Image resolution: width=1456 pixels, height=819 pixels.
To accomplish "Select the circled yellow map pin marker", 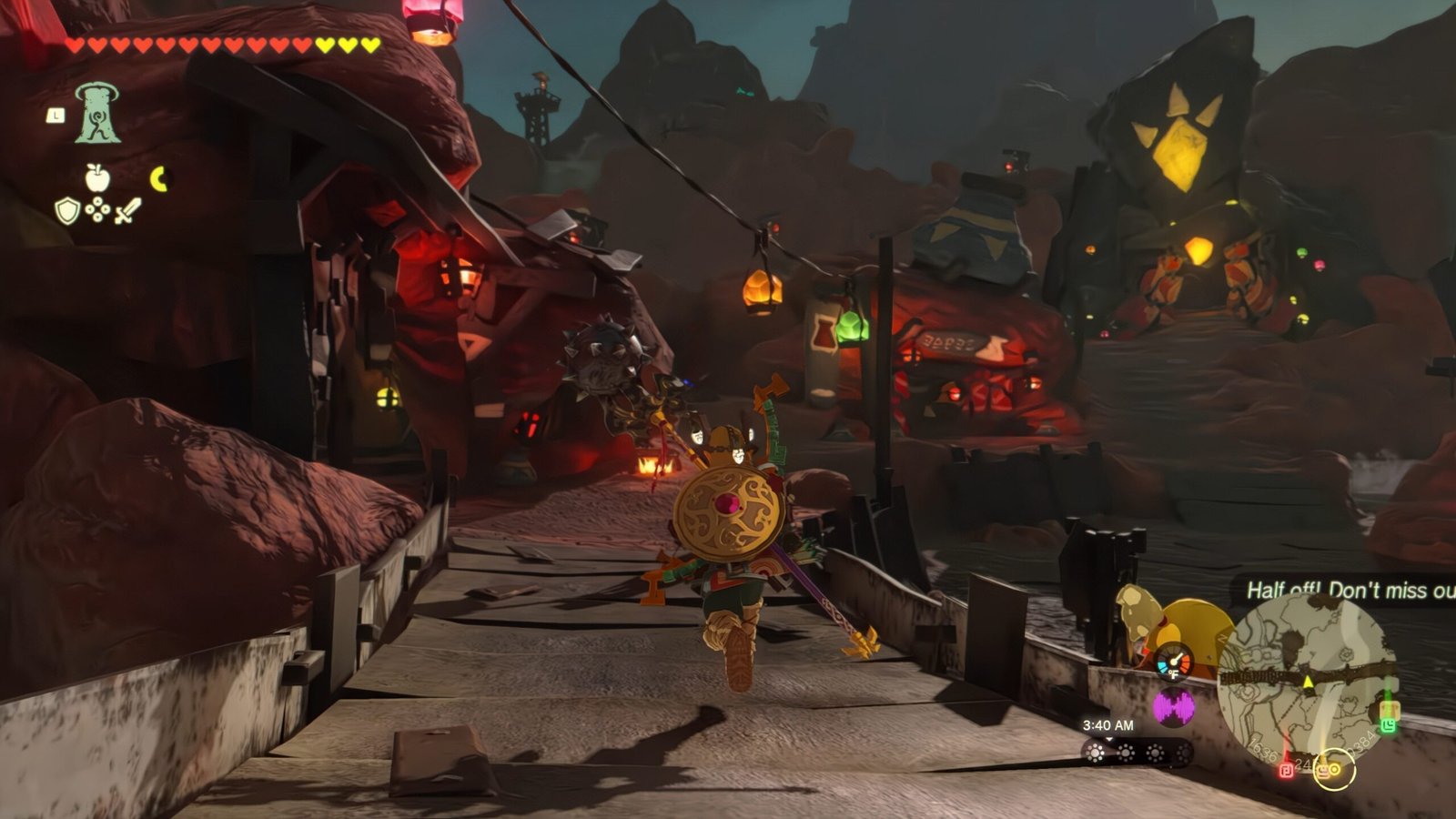I will pyautogui.click(x=1335, y=770).
